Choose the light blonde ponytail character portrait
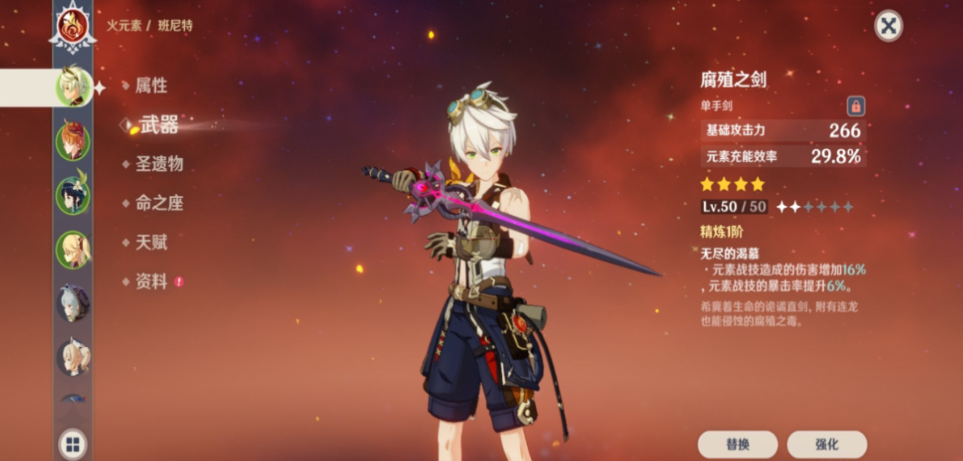963x461 pixels. [x=73, y=357]
